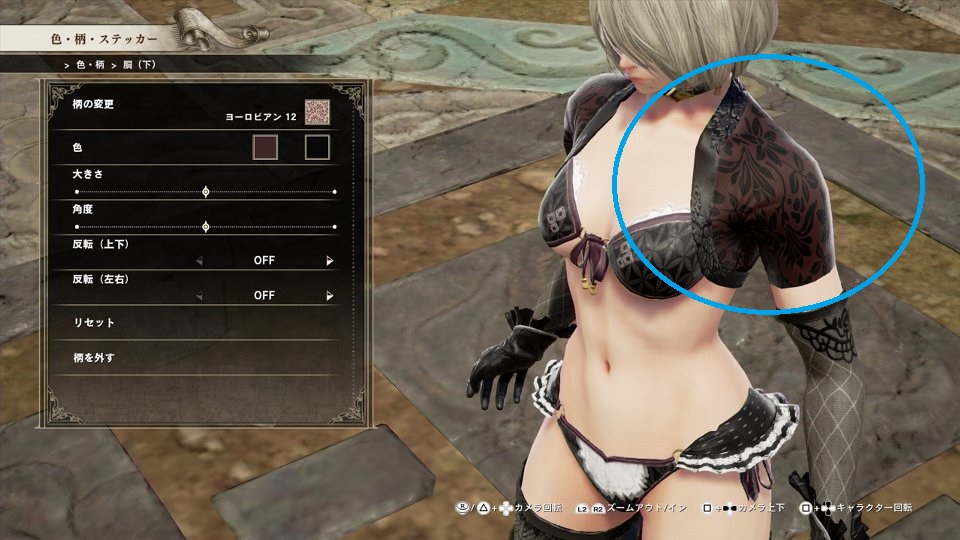Click the 大きさ size slider handle
The width and height of the screenshot is (960, 540).
[x=206, y=191]
